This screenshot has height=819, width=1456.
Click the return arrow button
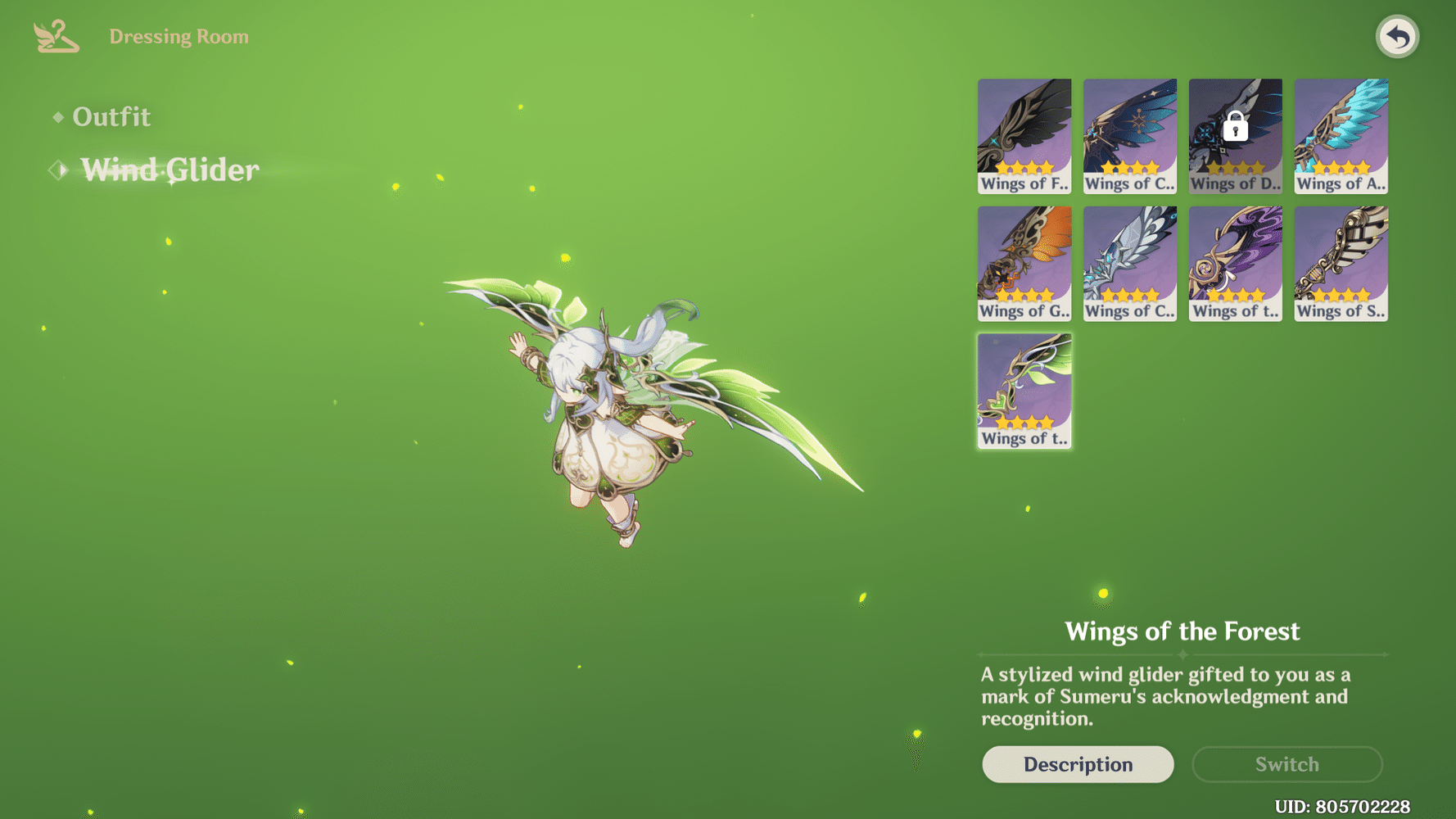tap(1397, 37)
